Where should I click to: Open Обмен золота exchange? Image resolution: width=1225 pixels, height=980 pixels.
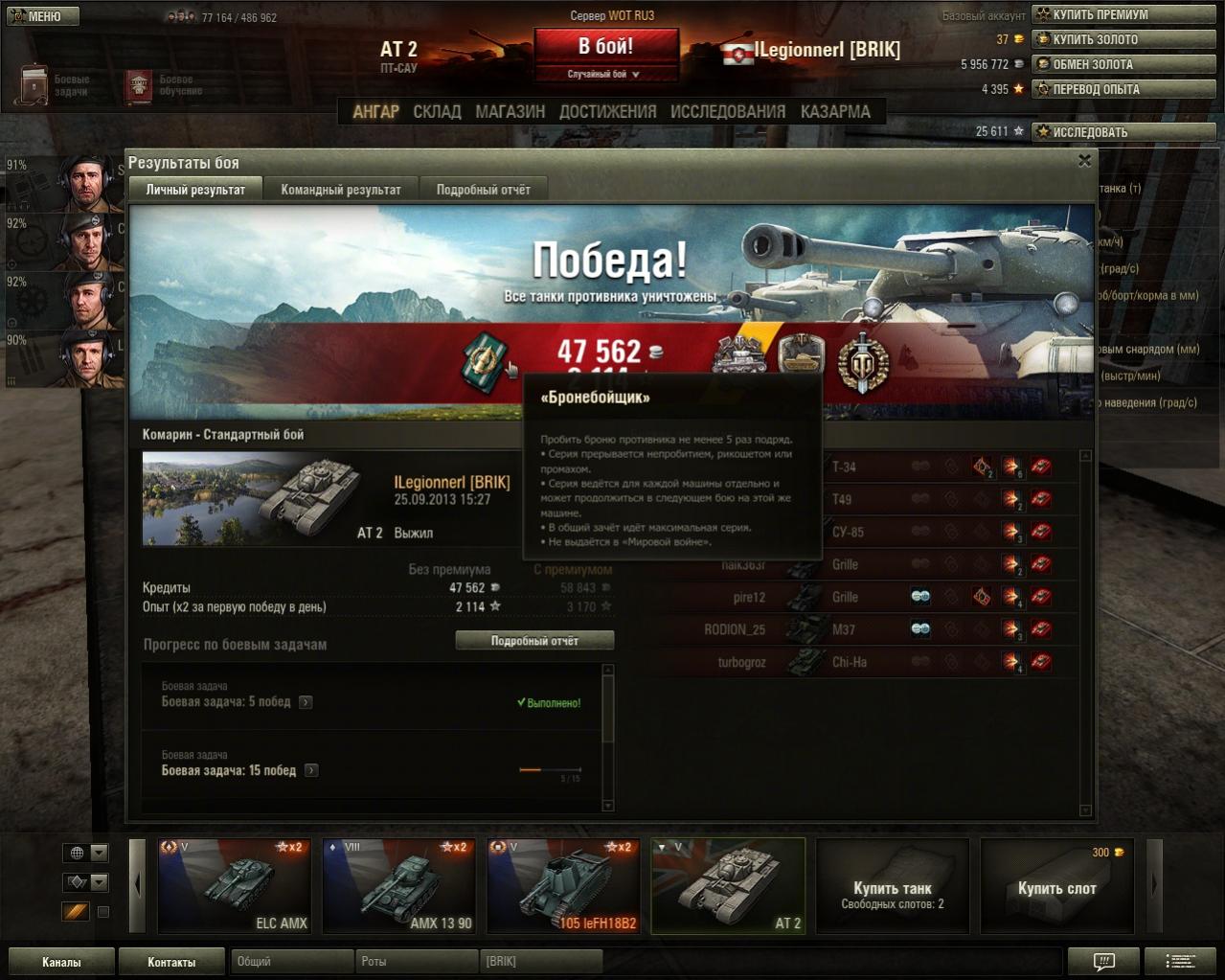(x=1123, y=64)
